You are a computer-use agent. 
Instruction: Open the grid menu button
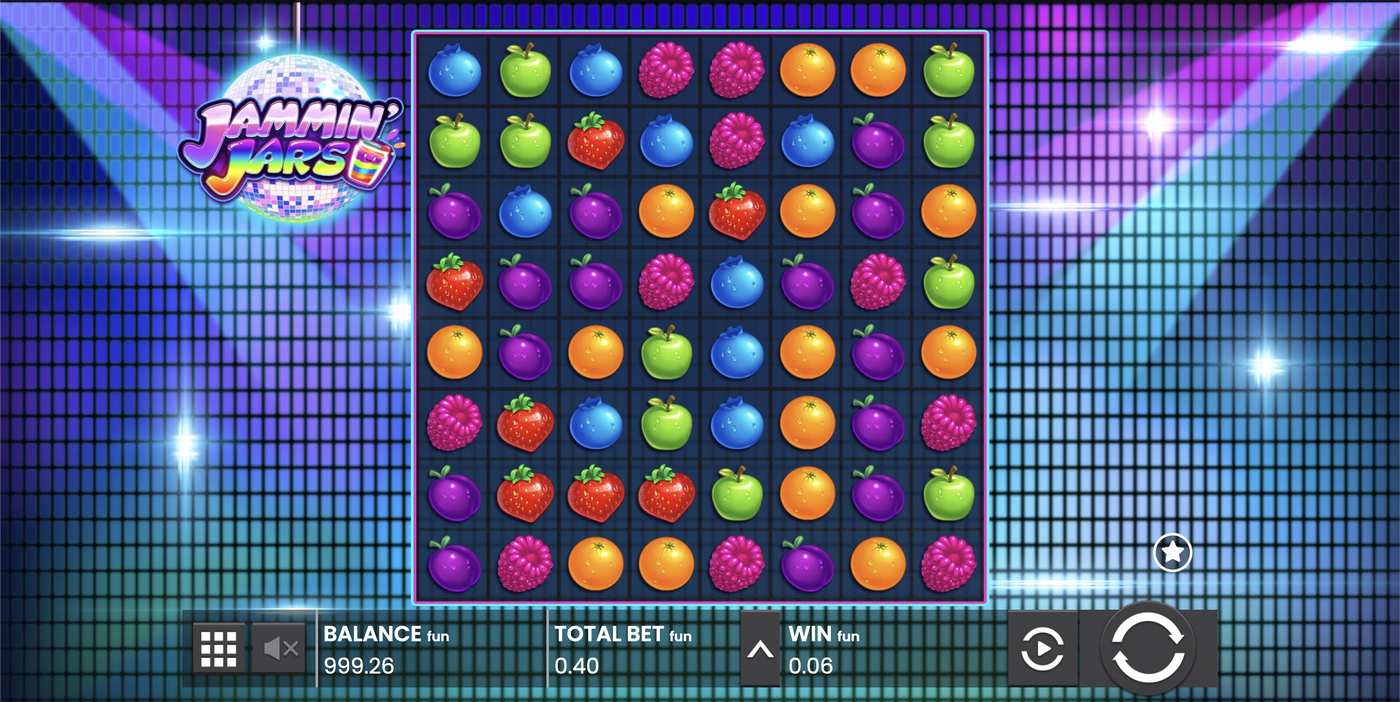(218, 649)
